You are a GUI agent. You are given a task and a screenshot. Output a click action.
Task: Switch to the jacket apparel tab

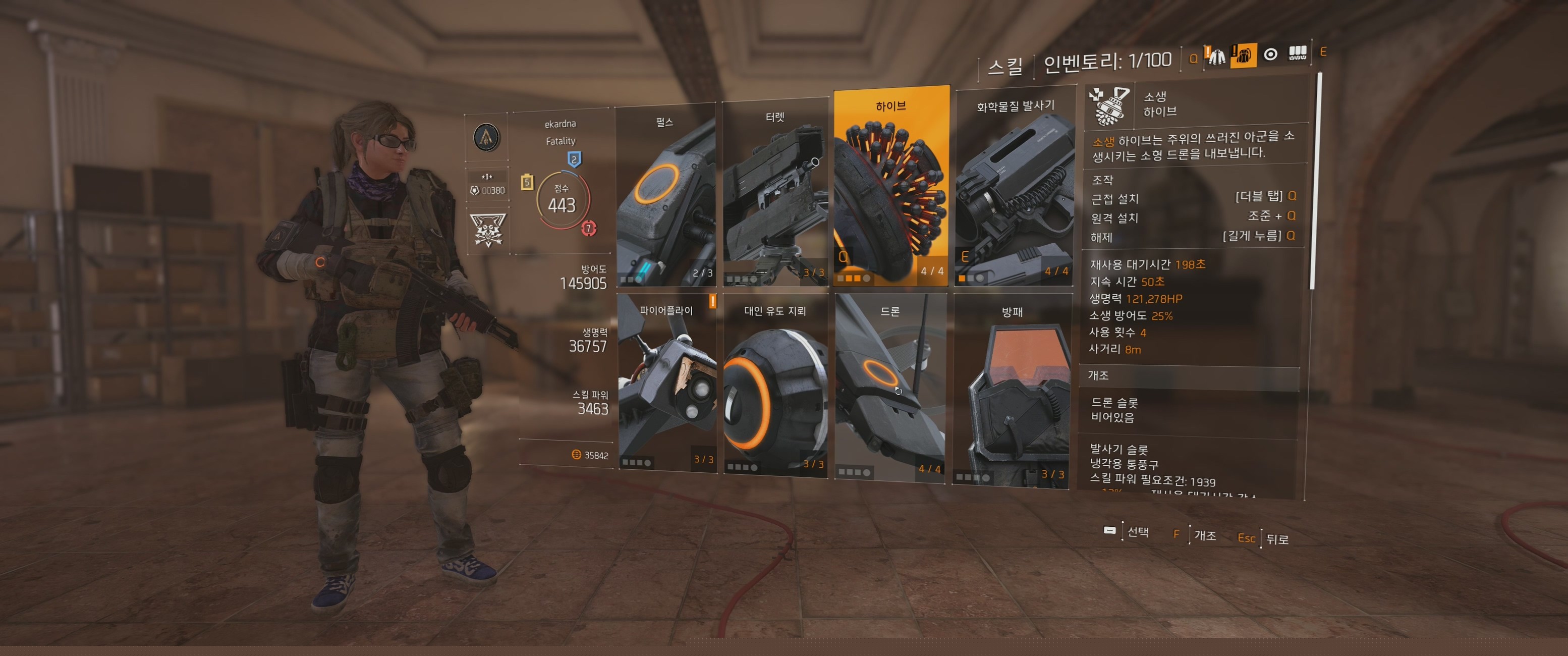coord(1216,57)
